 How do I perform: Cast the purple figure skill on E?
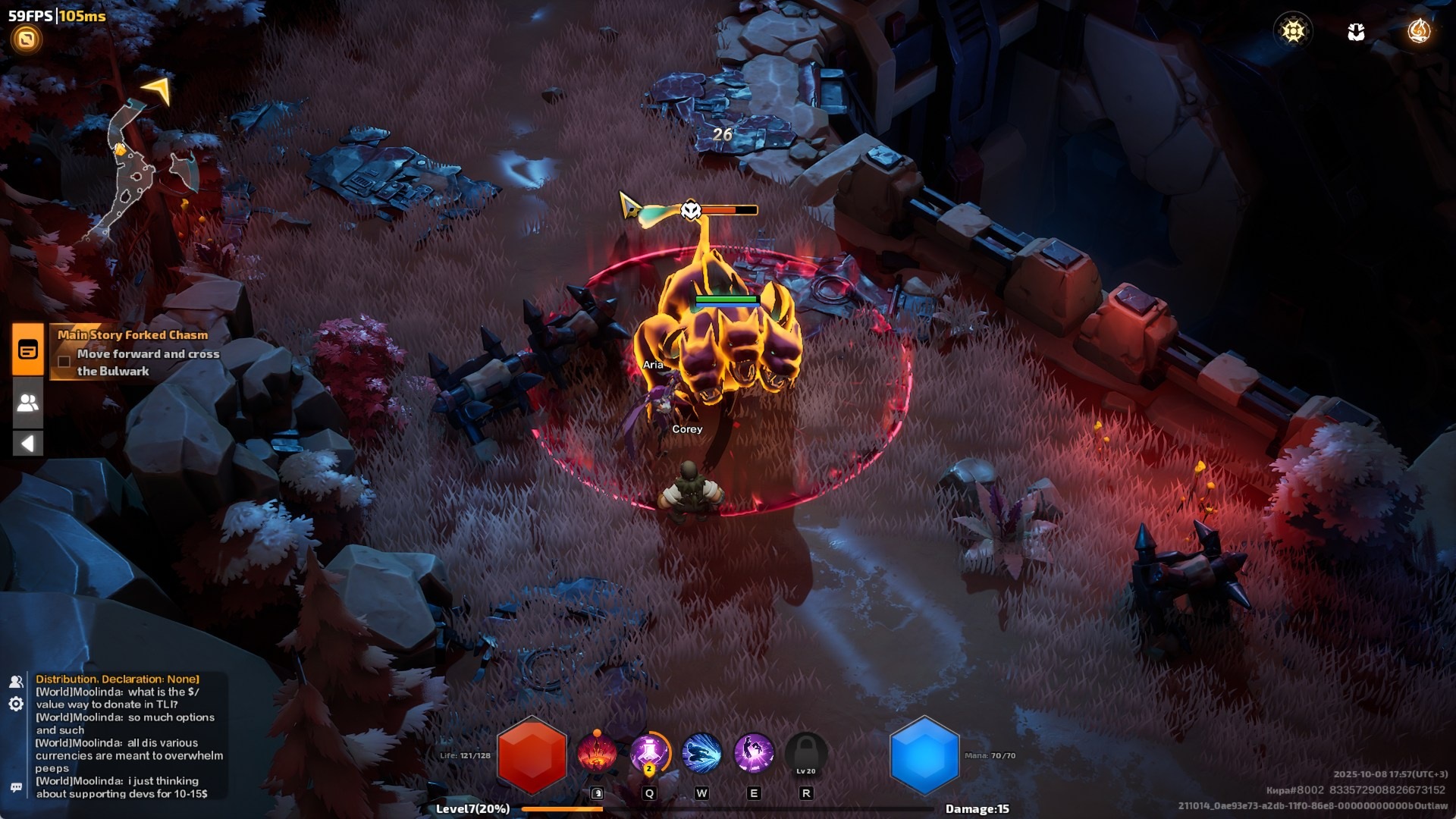point(754,754)
